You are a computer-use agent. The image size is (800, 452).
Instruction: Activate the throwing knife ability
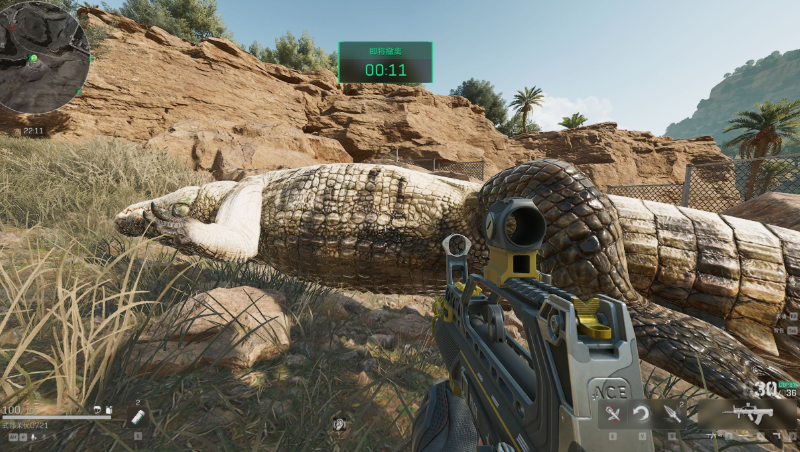(x=672, y=413)
